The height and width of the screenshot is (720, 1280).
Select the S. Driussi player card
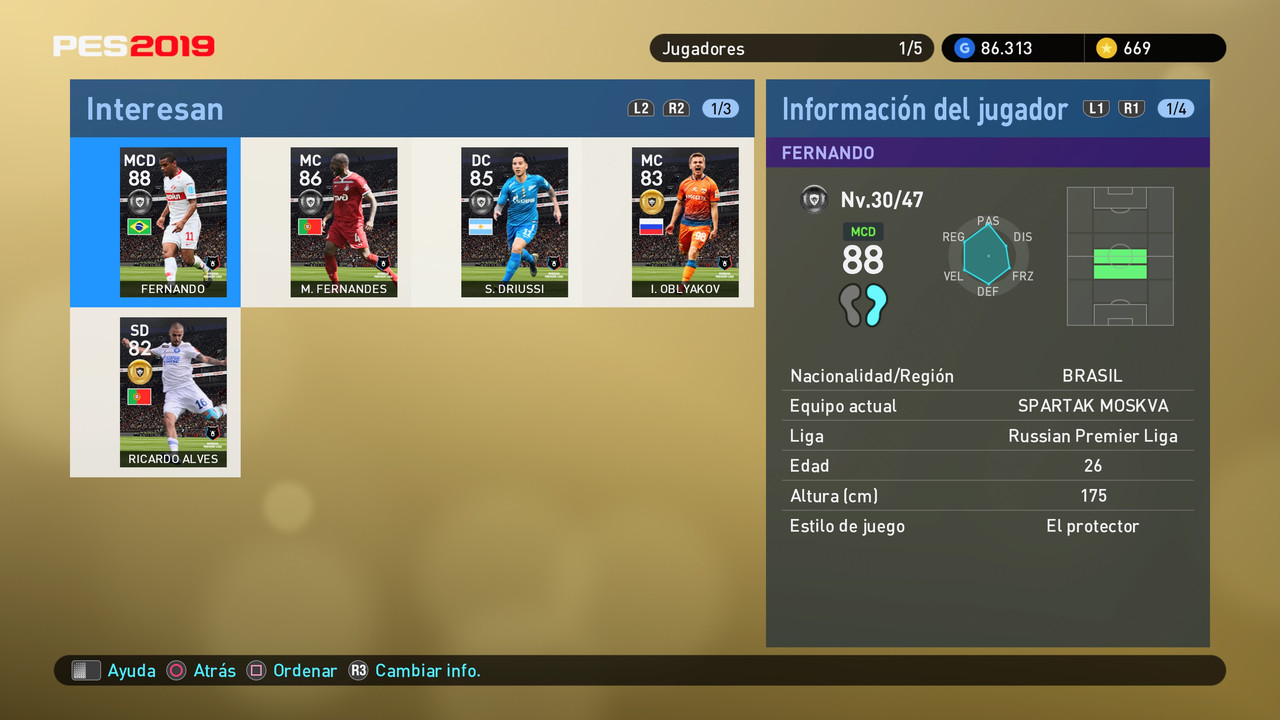(x=514, y=222)
